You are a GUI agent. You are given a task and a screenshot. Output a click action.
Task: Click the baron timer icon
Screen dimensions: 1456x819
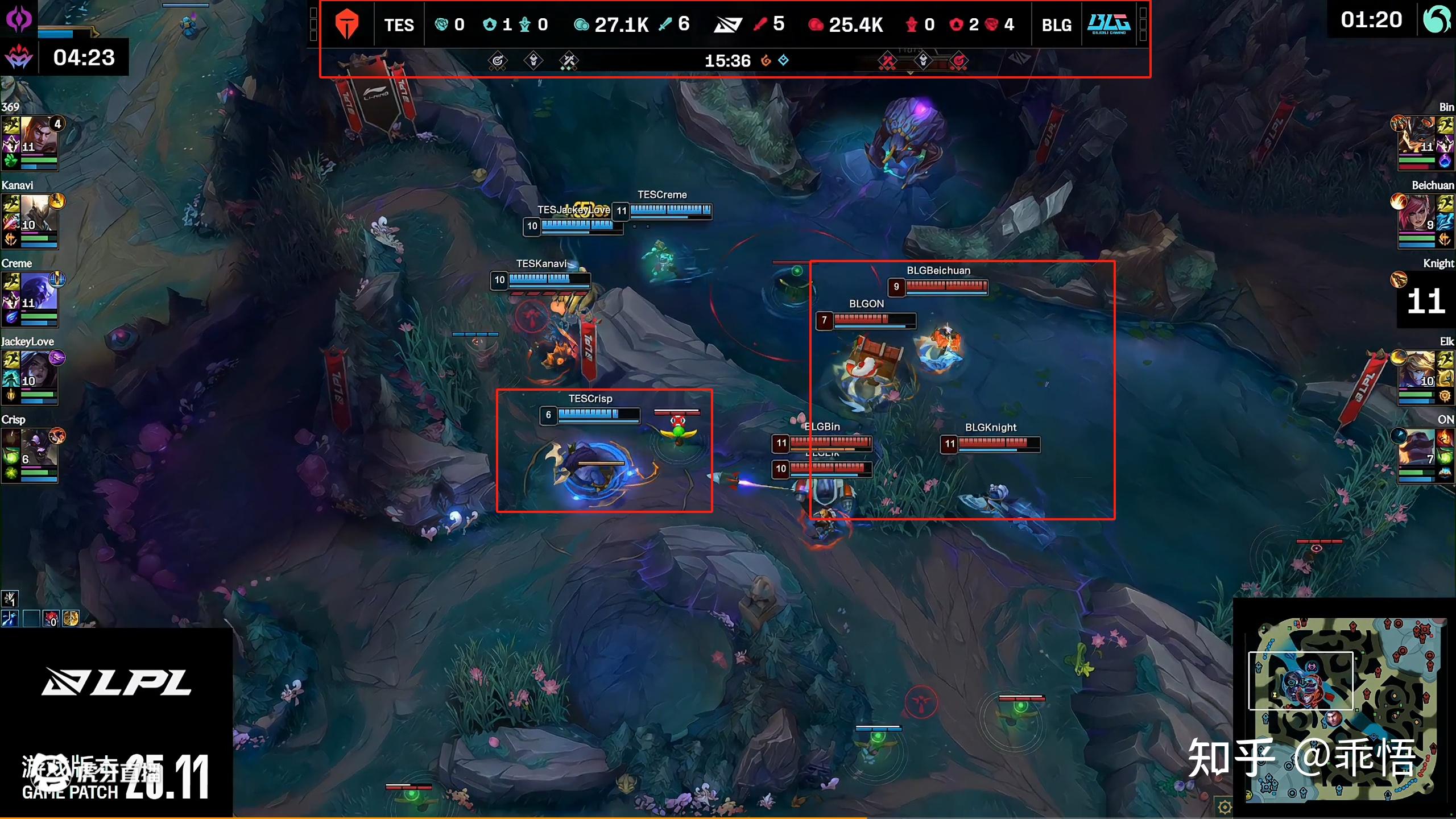[x=19, y=57]
